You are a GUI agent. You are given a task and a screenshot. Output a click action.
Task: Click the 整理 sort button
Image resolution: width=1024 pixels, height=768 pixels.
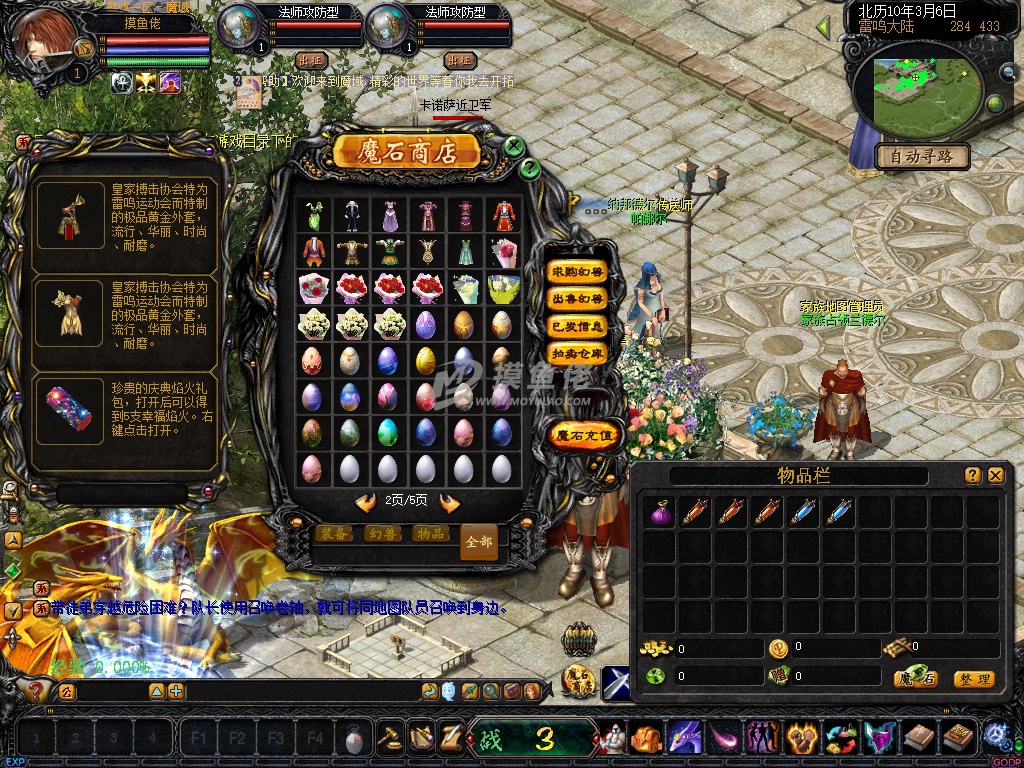[974, 679]
